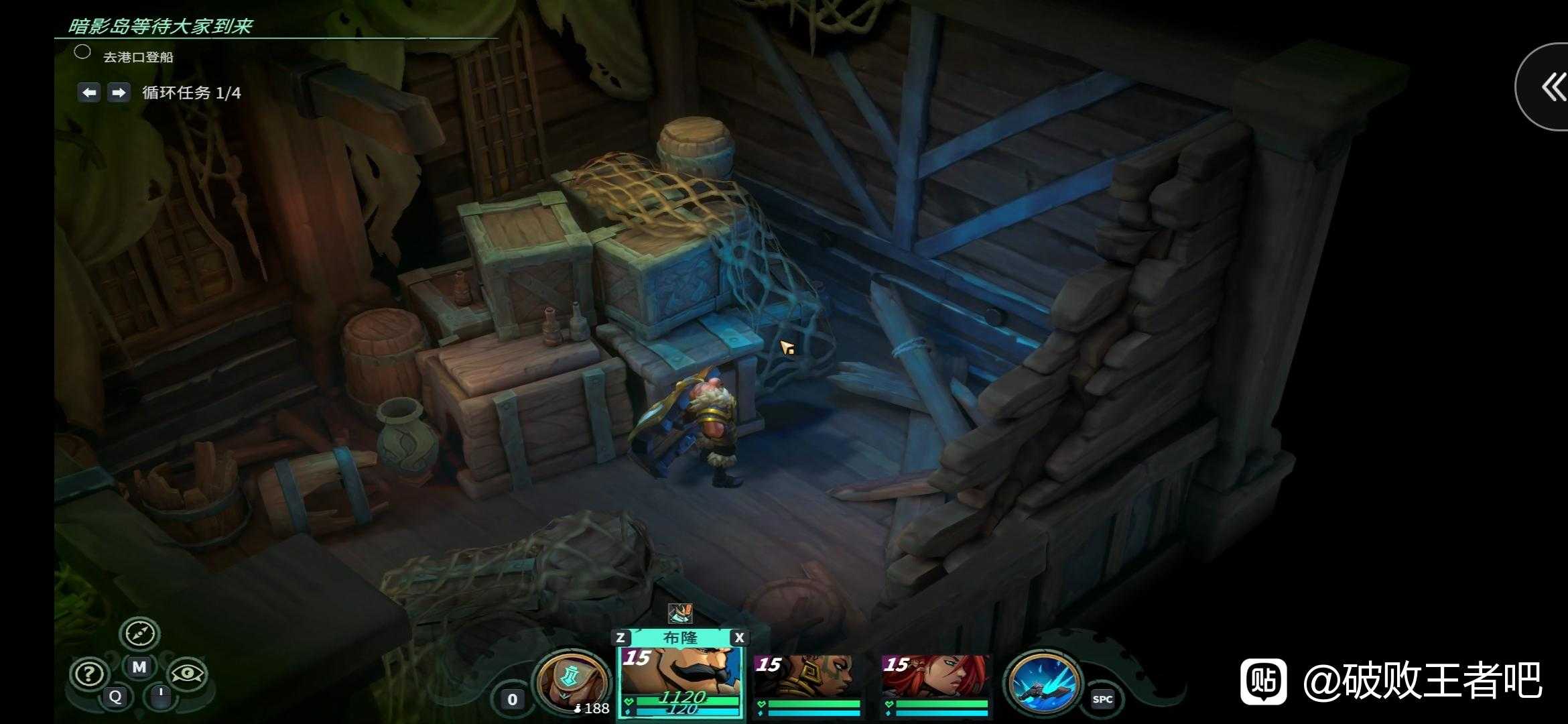Viewport: 1568px width, 724px height.
Task: Open the compass map icon
Action: (x=139, y=633)
